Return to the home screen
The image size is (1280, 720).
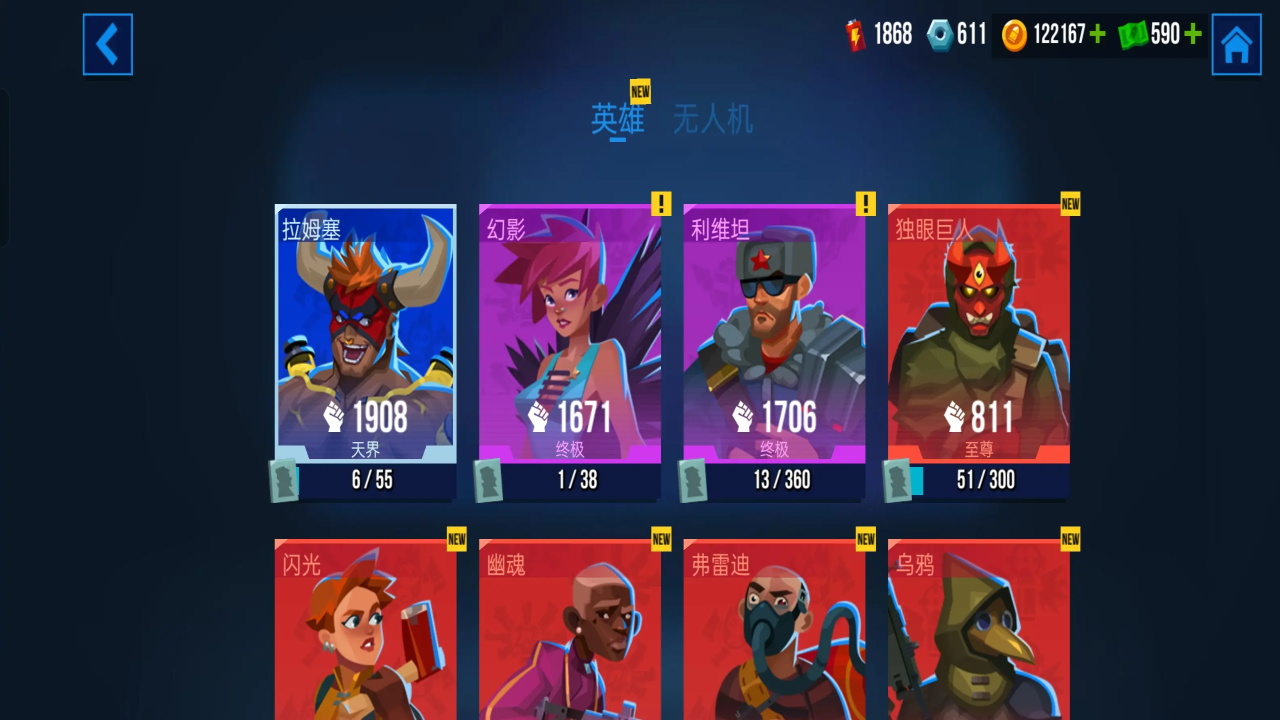pyautogui.click(x=1236, y=44)
